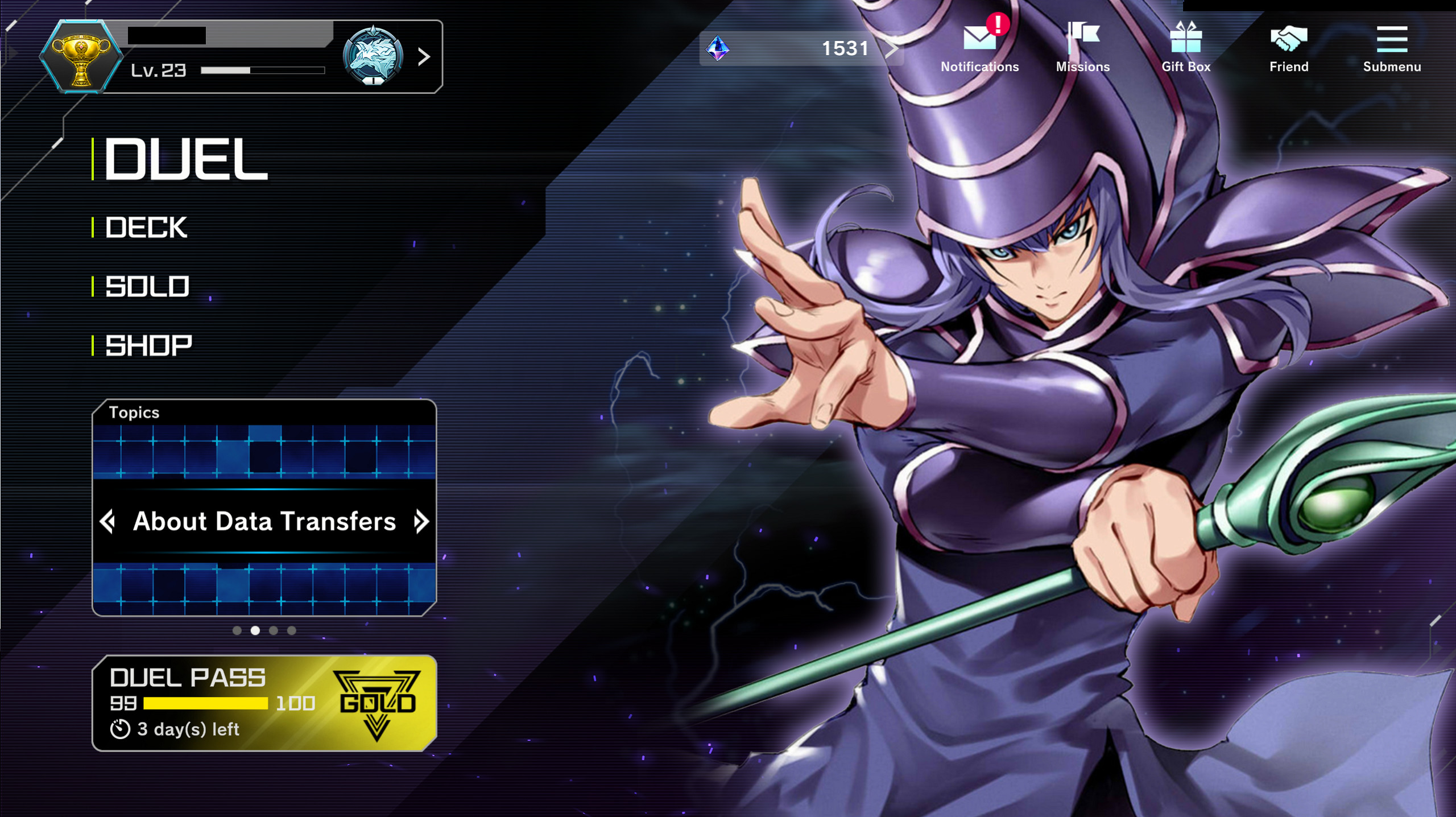Select the DECK menu entry

tap(145, 227)
